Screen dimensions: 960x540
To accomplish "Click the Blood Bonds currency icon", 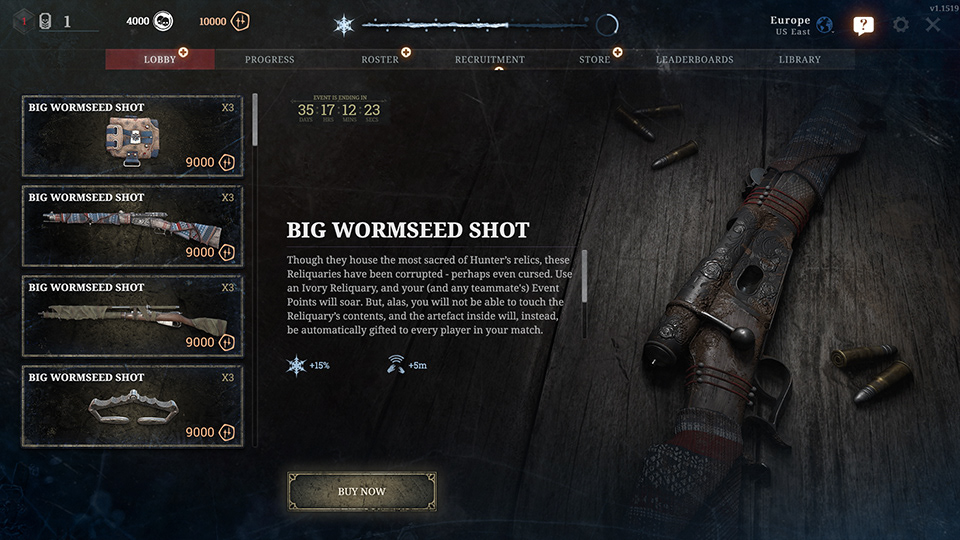I will point(240,21).
